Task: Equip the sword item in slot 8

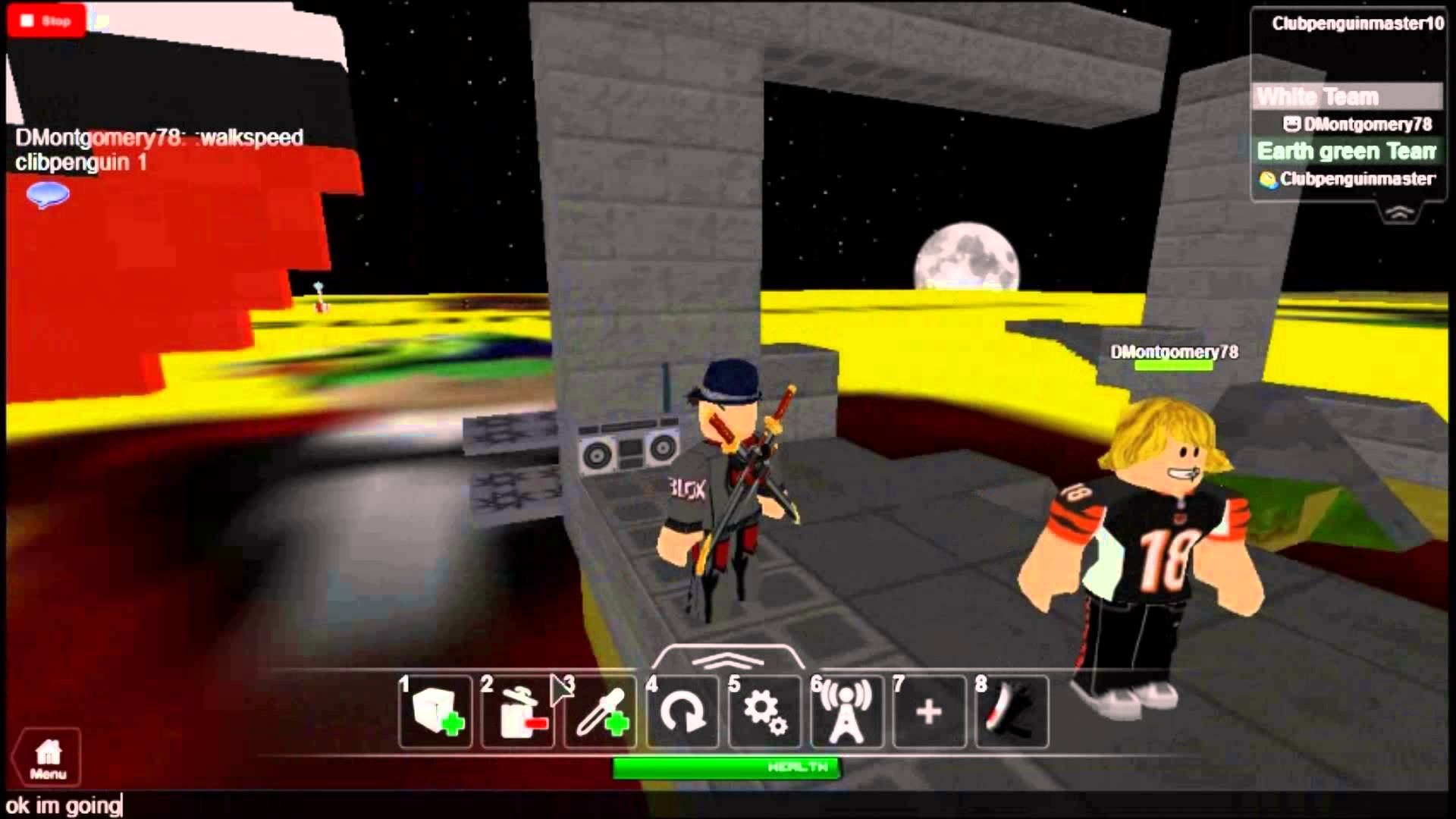Action: [1011, 712]
